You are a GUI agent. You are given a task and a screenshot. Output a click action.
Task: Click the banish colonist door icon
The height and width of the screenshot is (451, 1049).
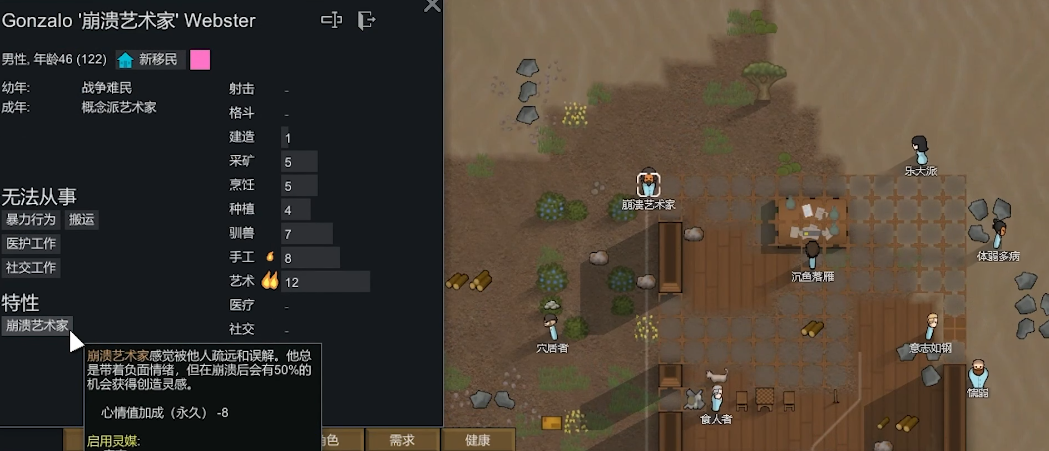pyautogui.click(x=367, y=20)
